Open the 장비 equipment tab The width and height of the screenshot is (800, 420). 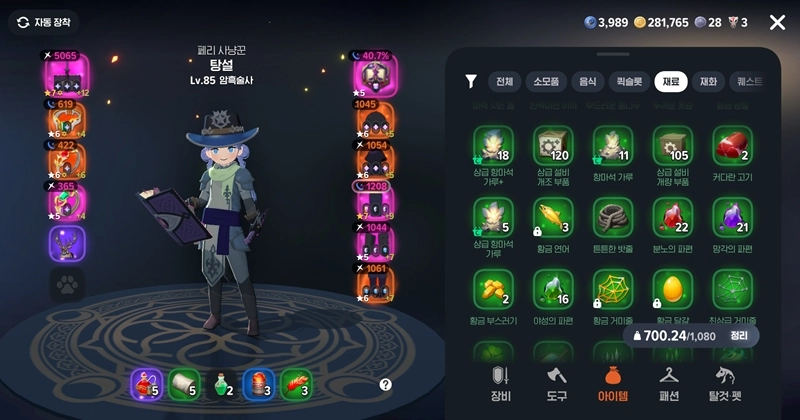click(x=500, y=381)
